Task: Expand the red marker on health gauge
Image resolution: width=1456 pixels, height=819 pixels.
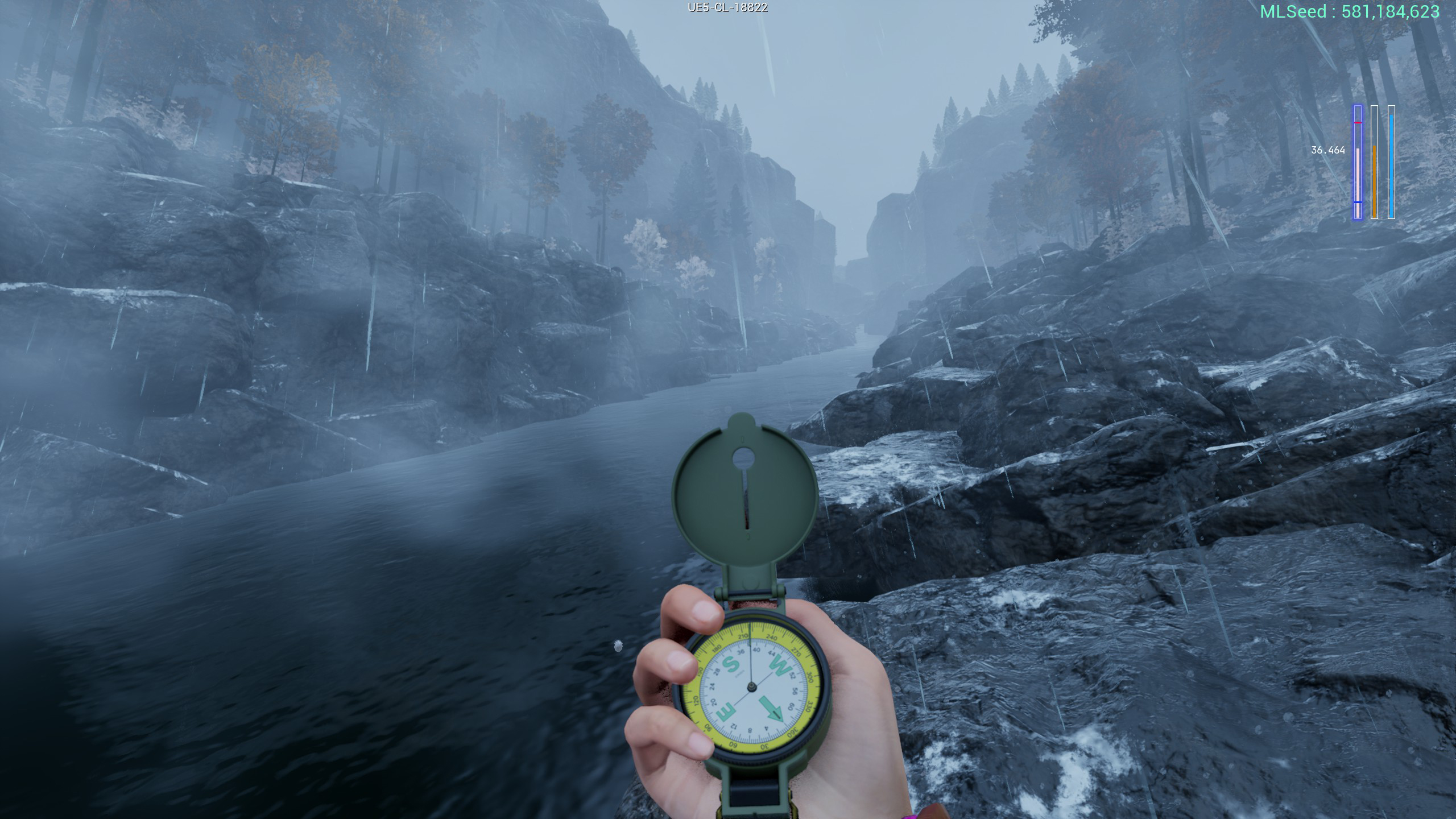Action: tap(1358, 123)
